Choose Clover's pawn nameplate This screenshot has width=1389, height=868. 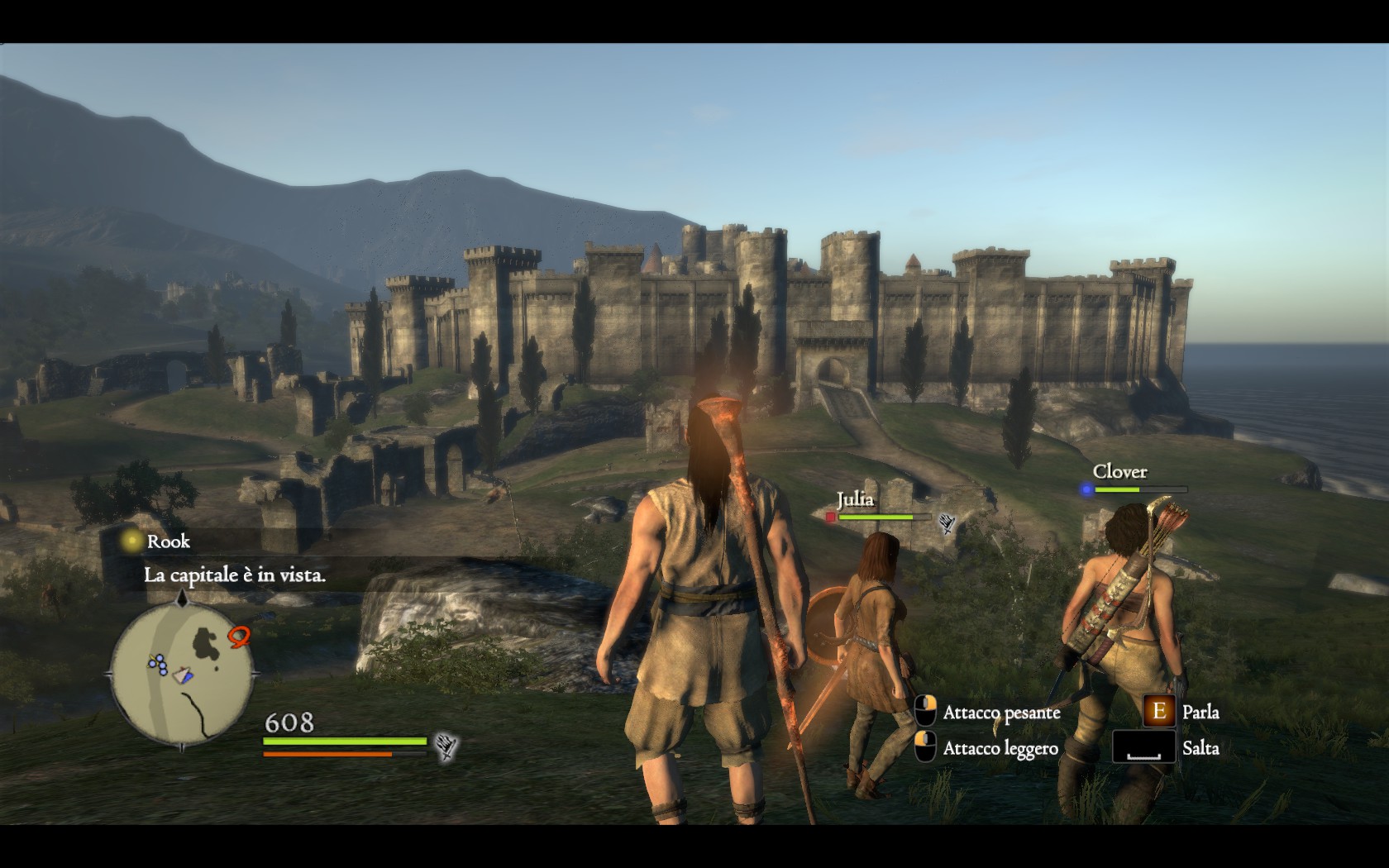point(1119,472)
